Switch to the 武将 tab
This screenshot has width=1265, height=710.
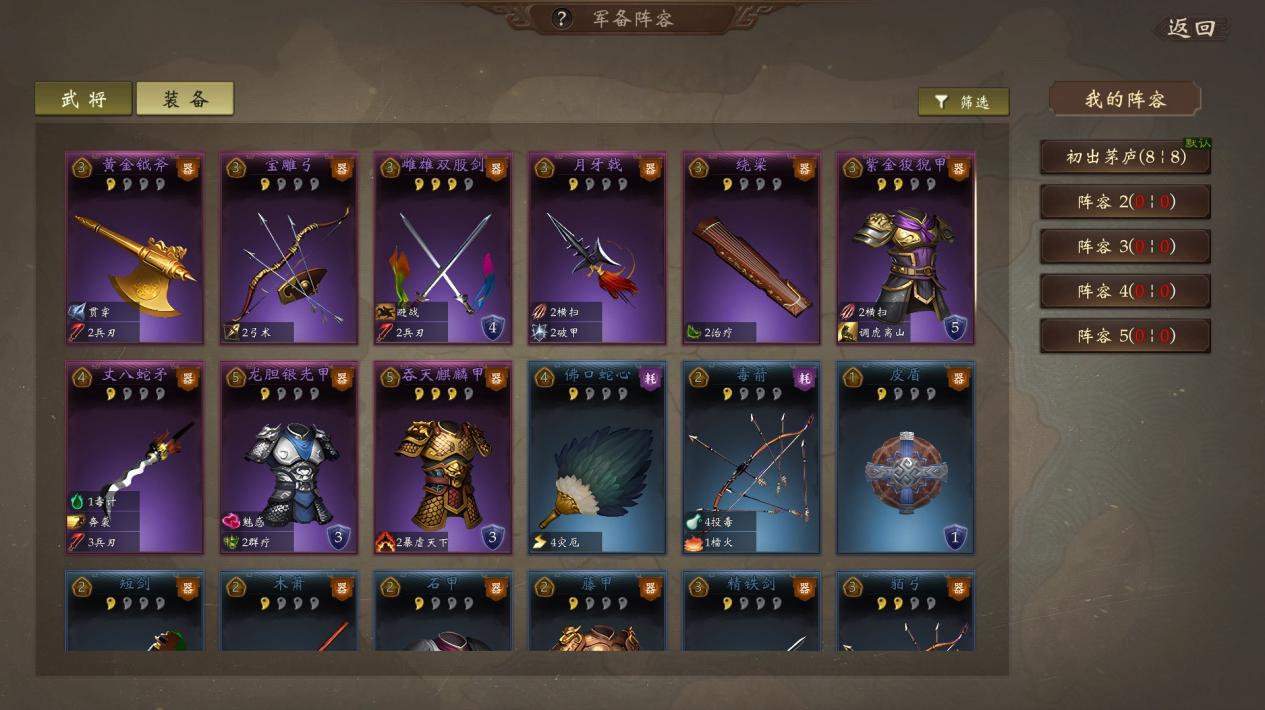pyautogui.click(x=83, y=99)
